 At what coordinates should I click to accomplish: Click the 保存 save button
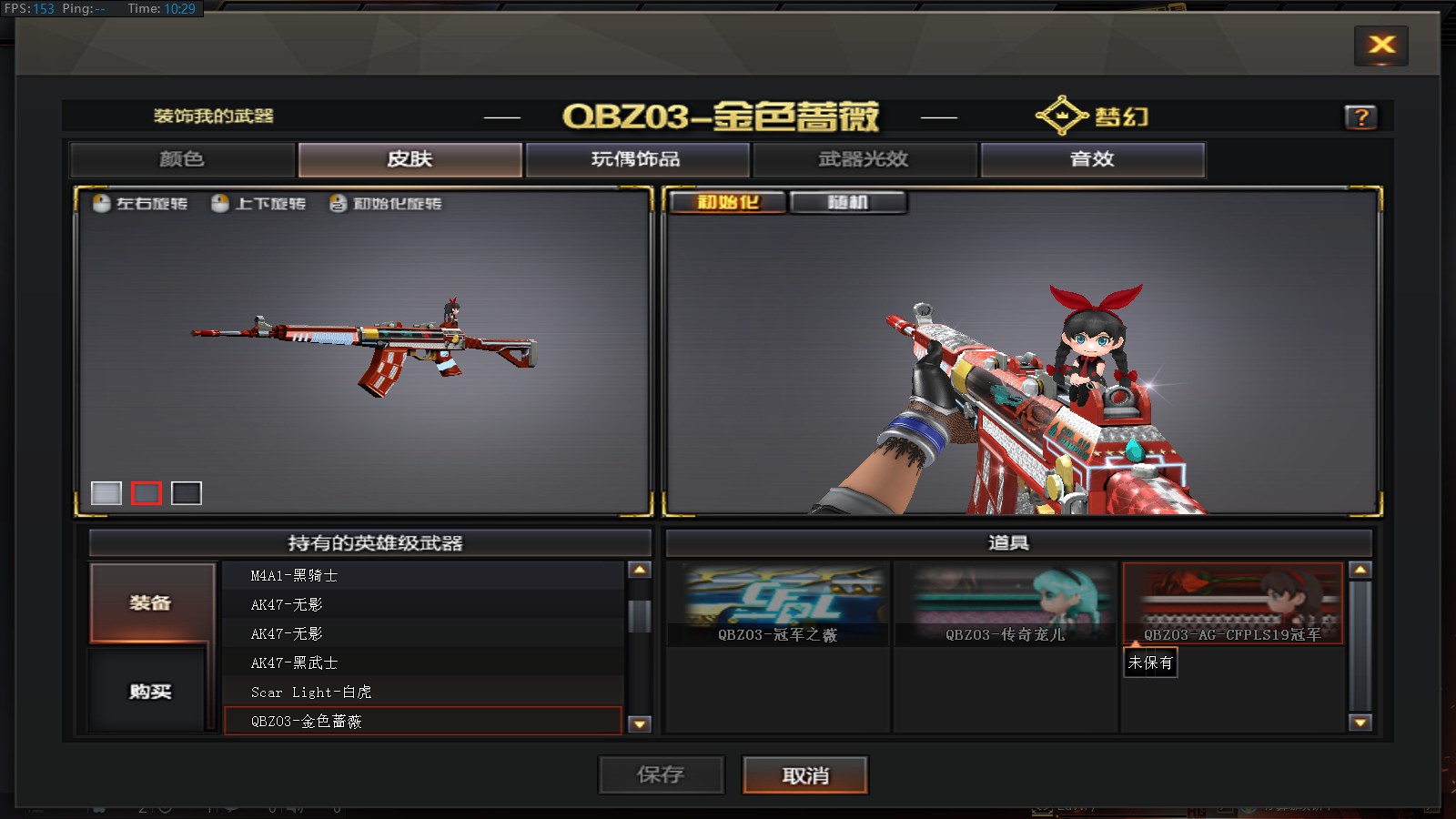tap(661, 775)
